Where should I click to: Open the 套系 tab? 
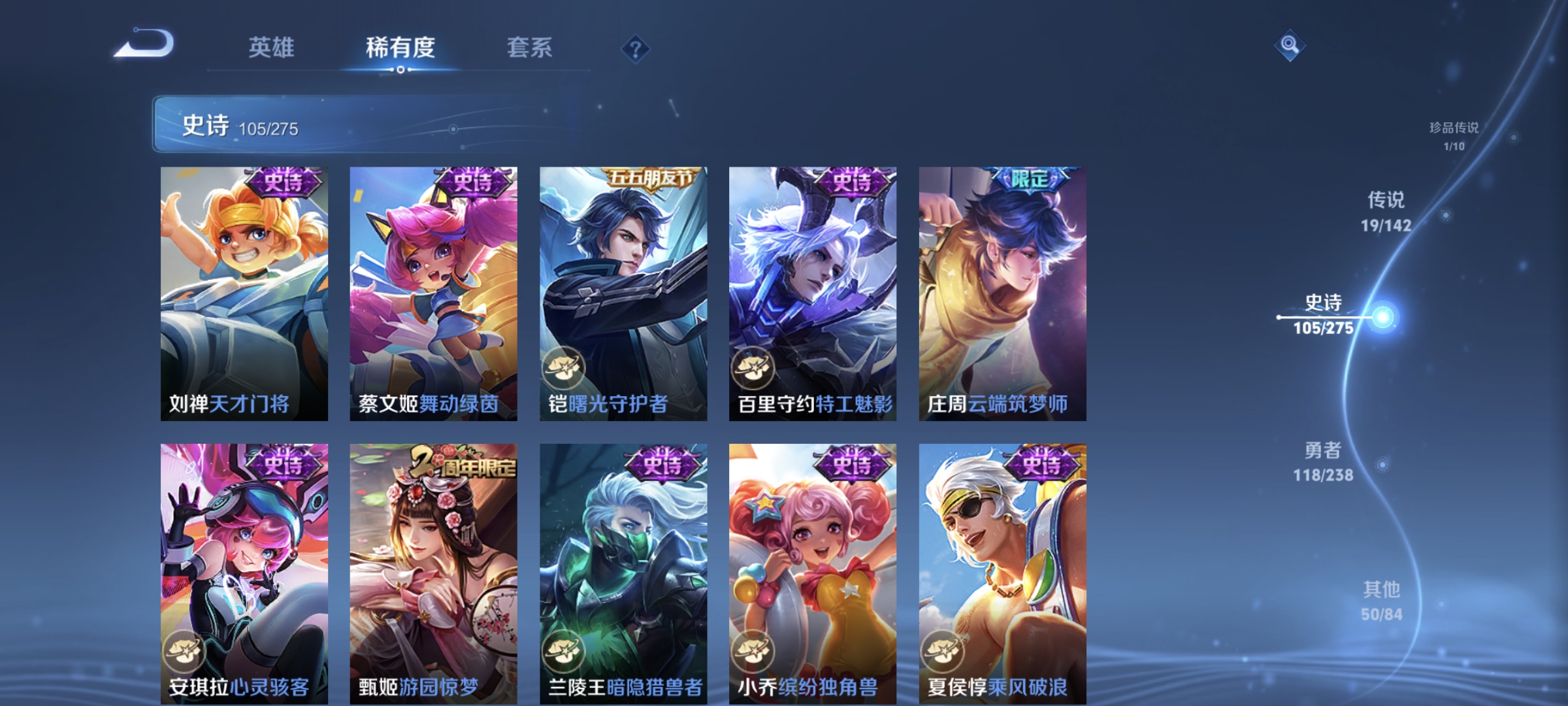click(x=529, y=47)
